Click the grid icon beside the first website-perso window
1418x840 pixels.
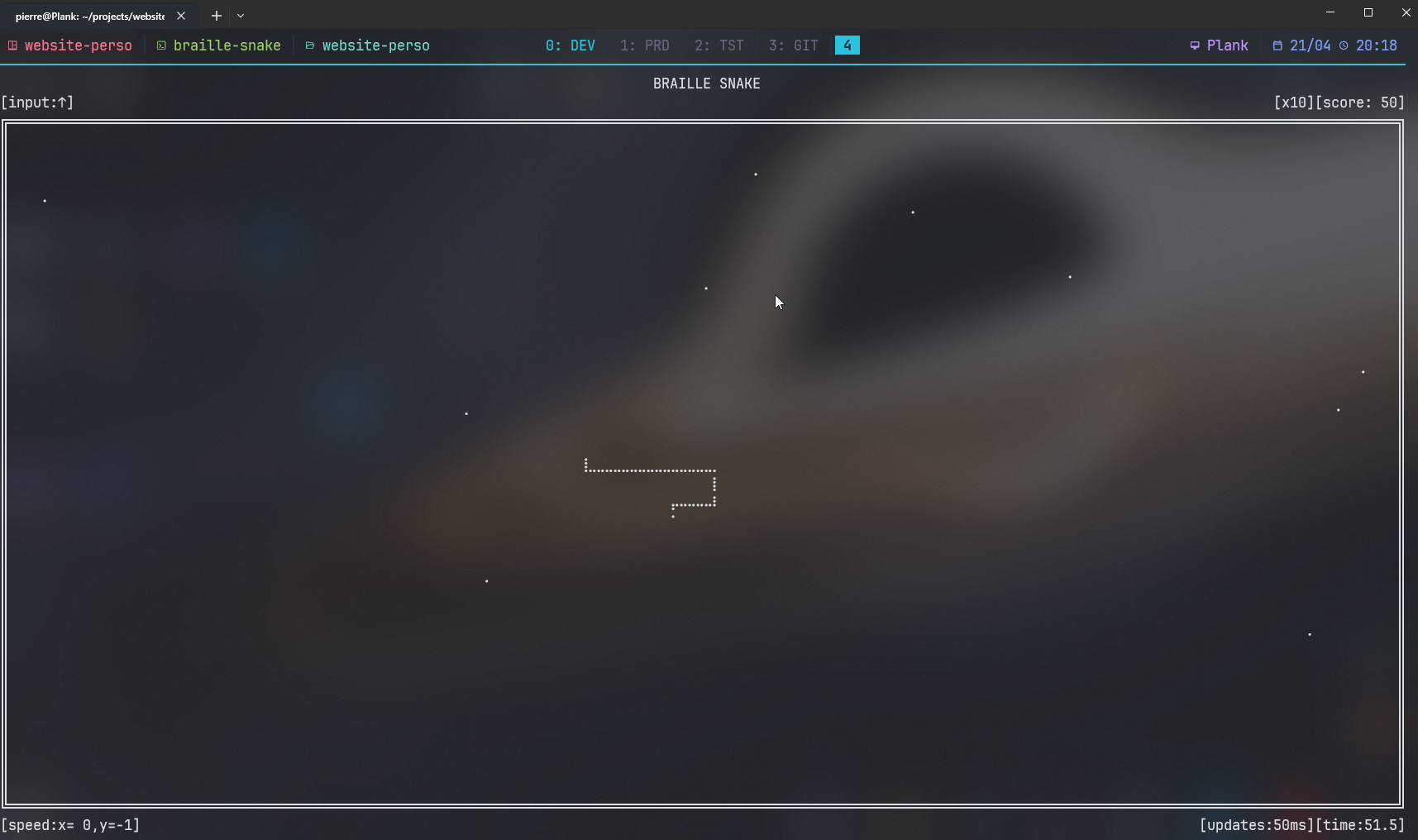12,45
